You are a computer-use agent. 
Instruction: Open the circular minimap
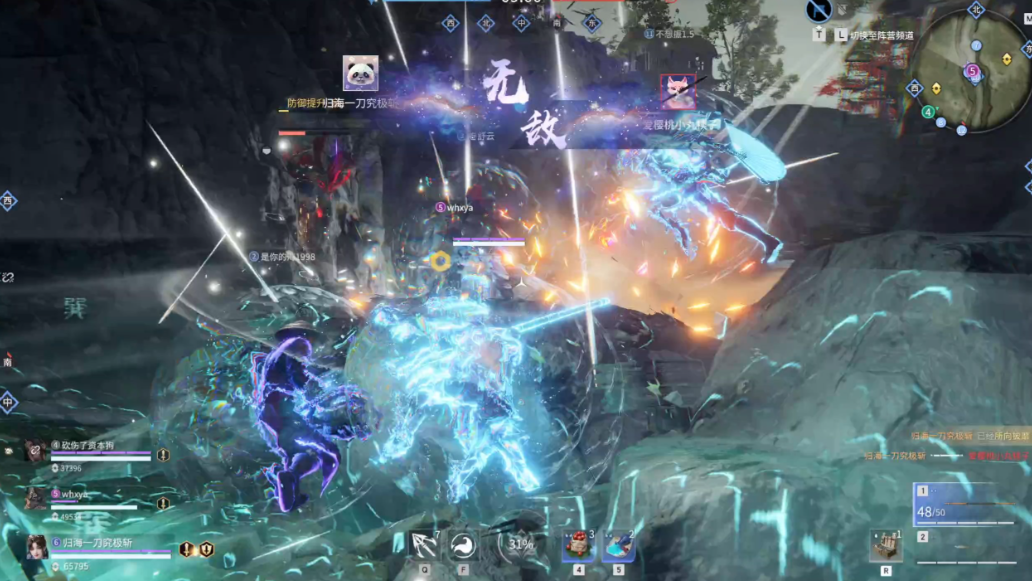click(x=972, y=72)
